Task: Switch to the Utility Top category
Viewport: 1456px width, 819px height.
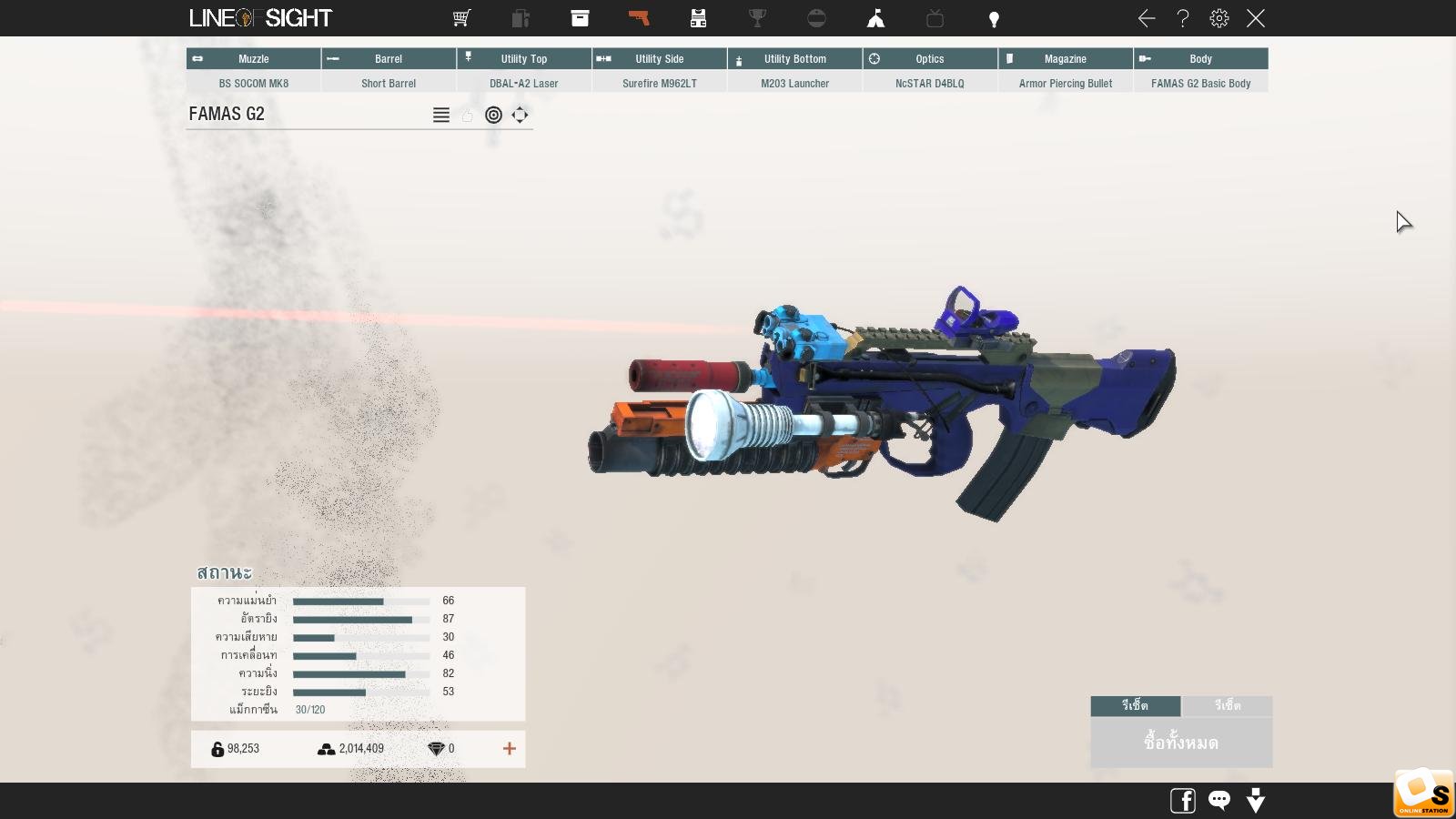Action: [524, 59]
